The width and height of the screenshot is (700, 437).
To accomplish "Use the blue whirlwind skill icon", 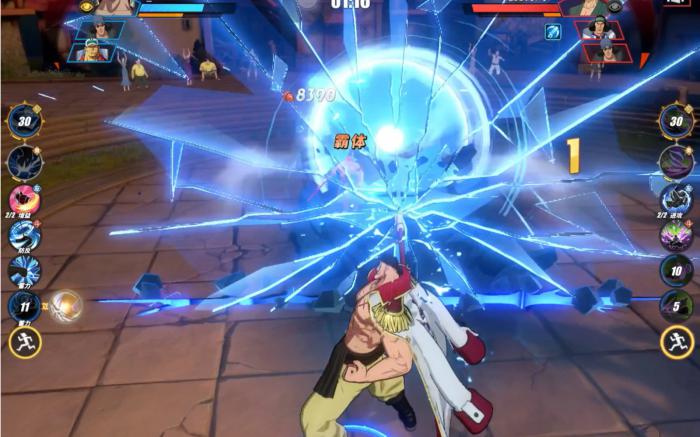I will 24,235.
